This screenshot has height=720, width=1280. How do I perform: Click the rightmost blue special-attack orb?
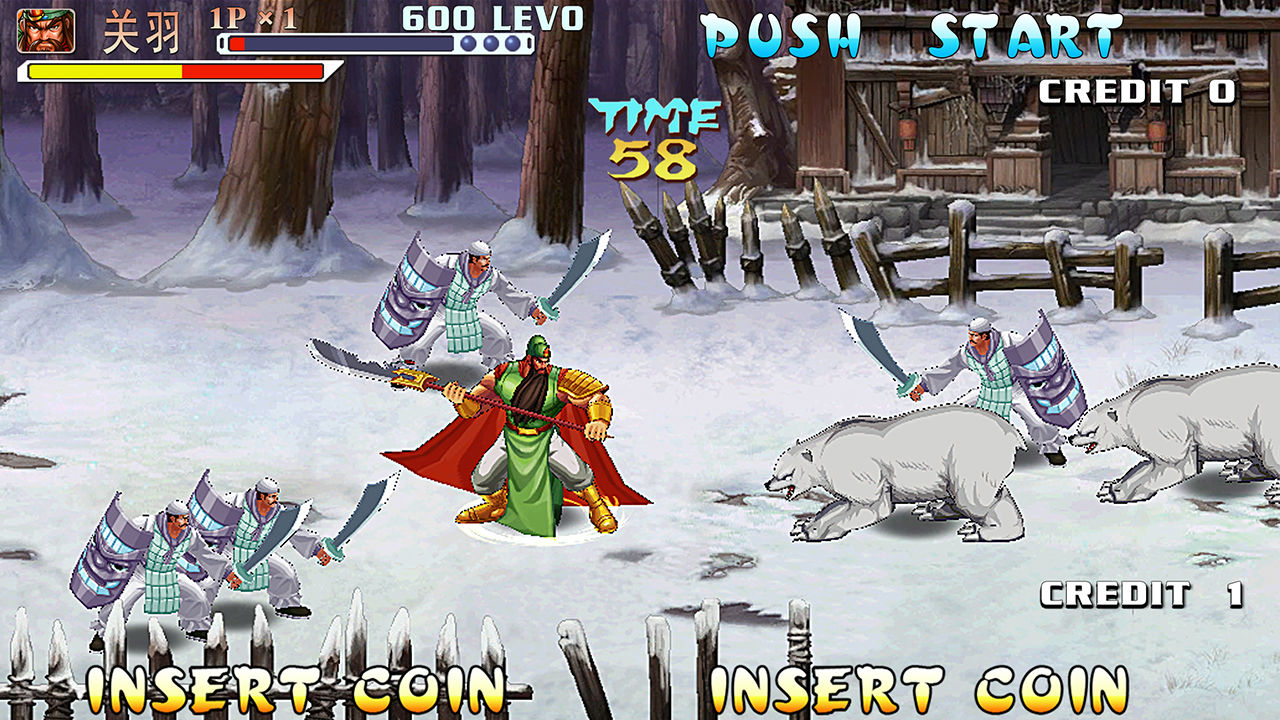pyautogui.click(x=513, y=42)
